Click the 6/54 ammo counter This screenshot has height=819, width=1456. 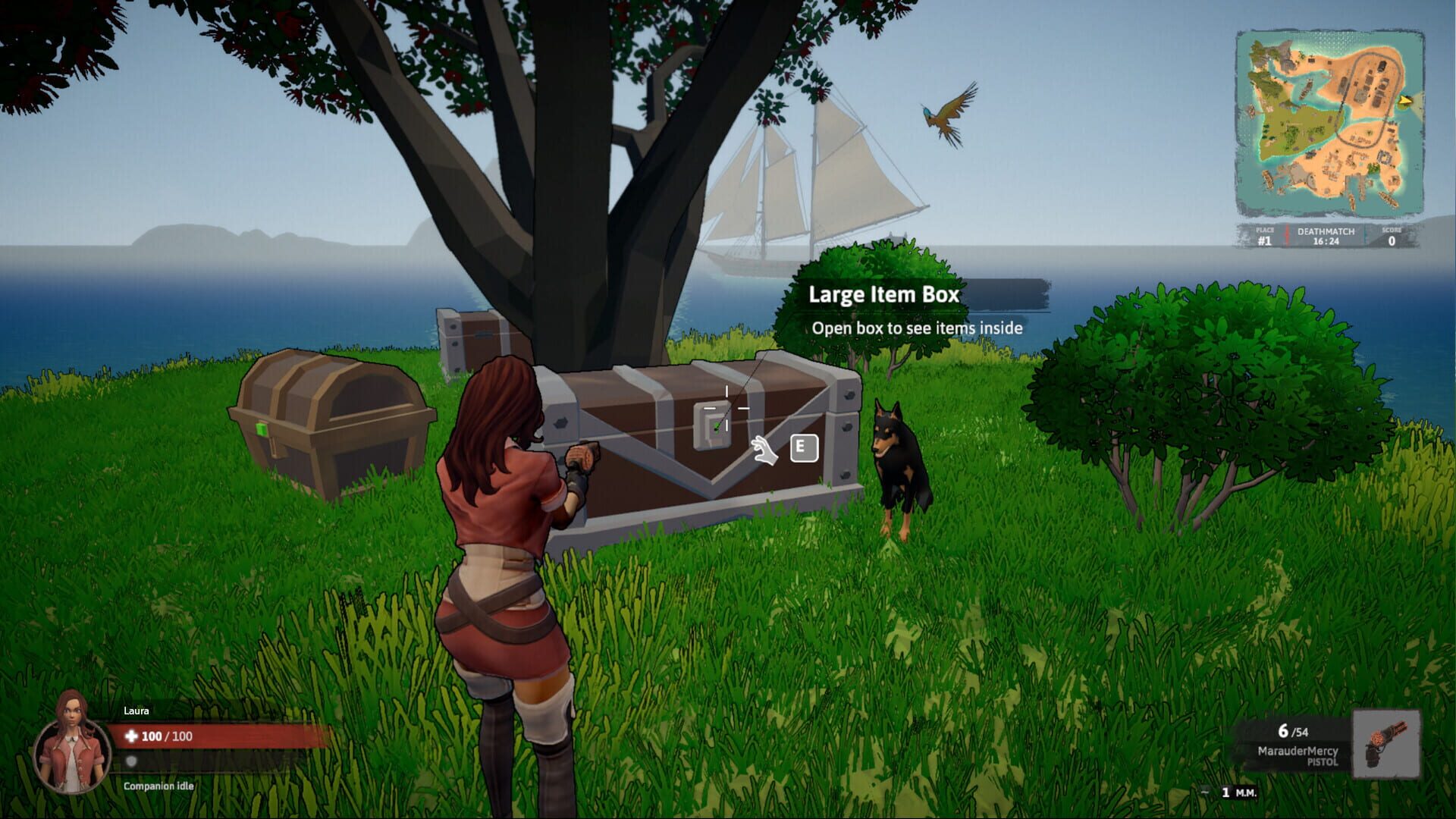coord(1294,731)
